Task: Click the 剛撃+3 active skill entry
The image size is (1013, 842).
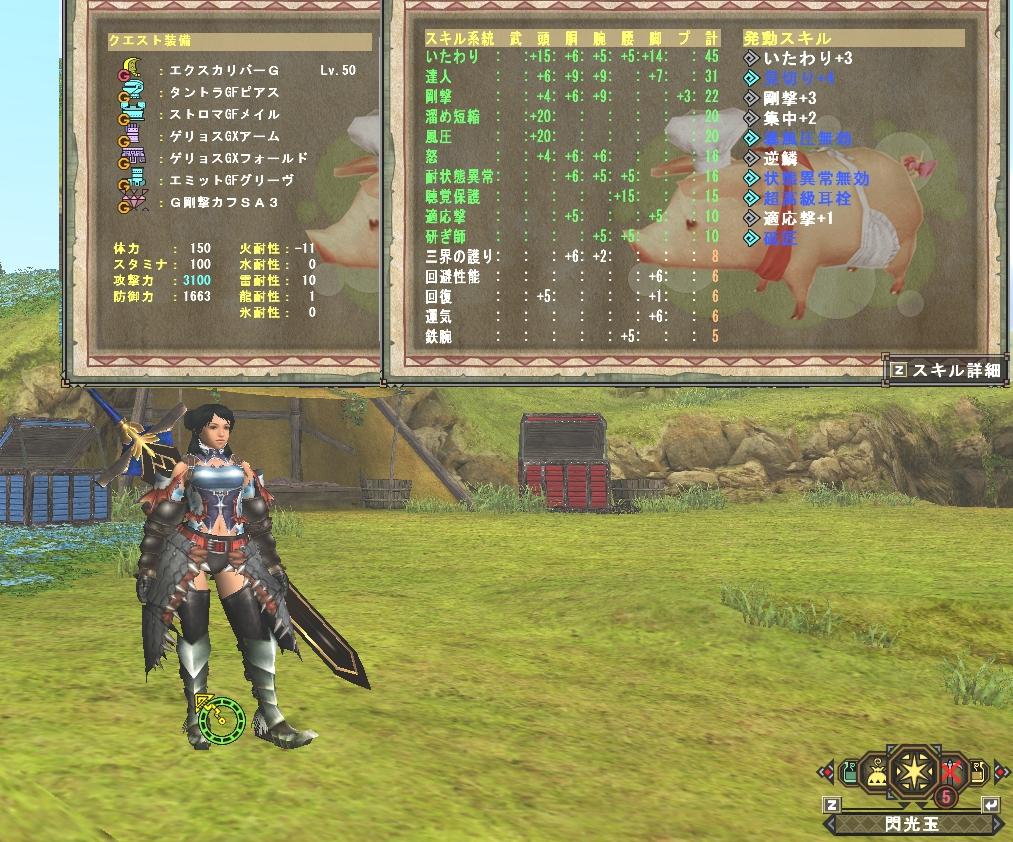Action: point(790,99)
